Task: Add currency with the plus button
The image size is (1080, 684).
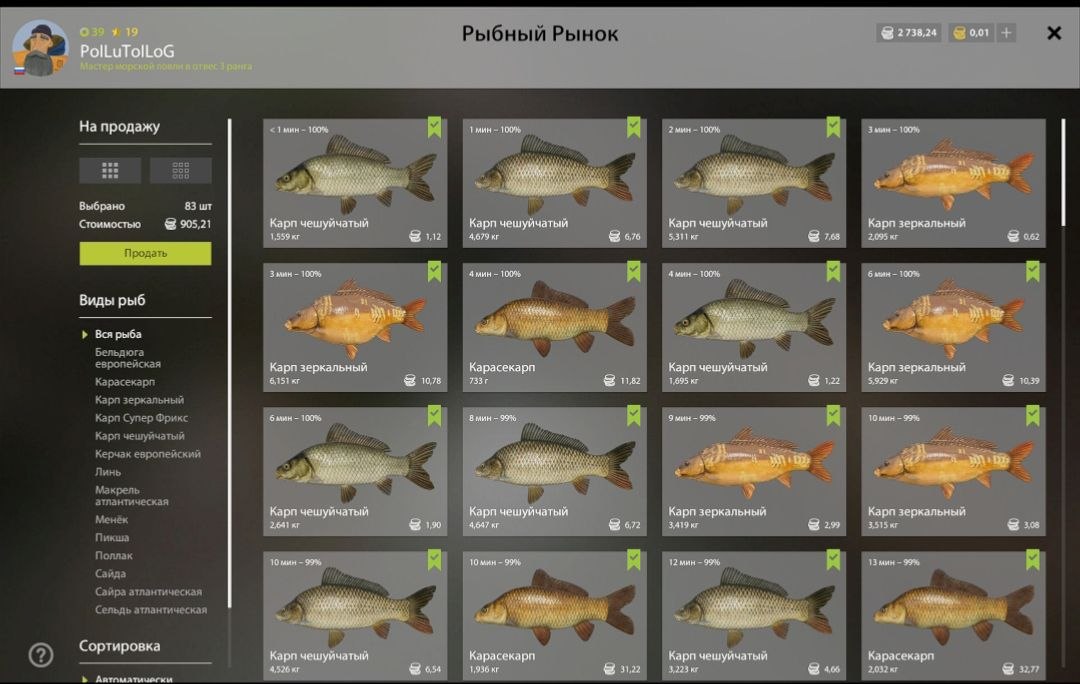Action: click(x=1007, y=33)
